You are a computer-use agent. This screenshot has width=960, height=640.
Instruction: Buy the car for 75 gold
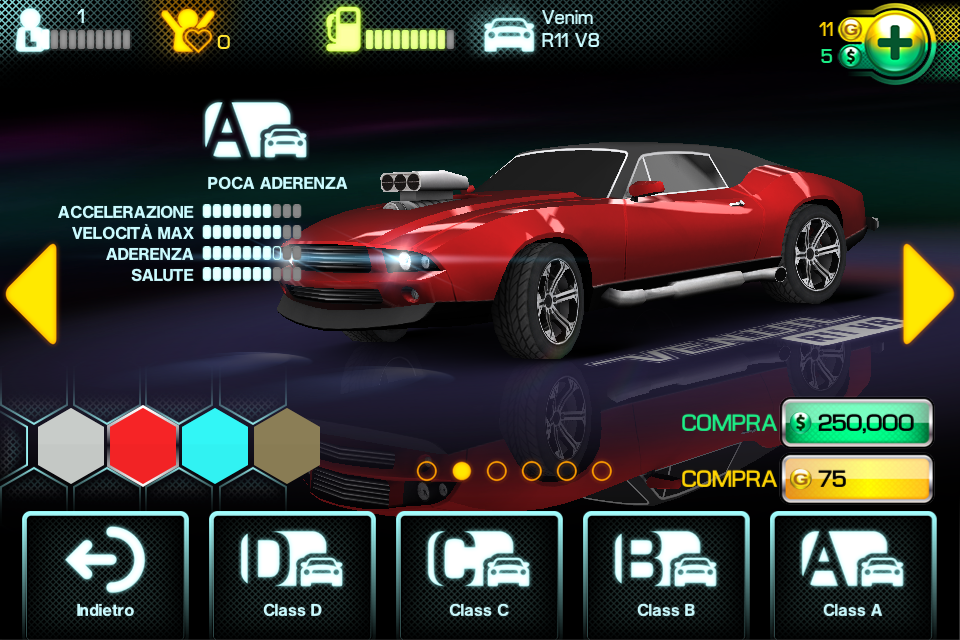(857, 479)
